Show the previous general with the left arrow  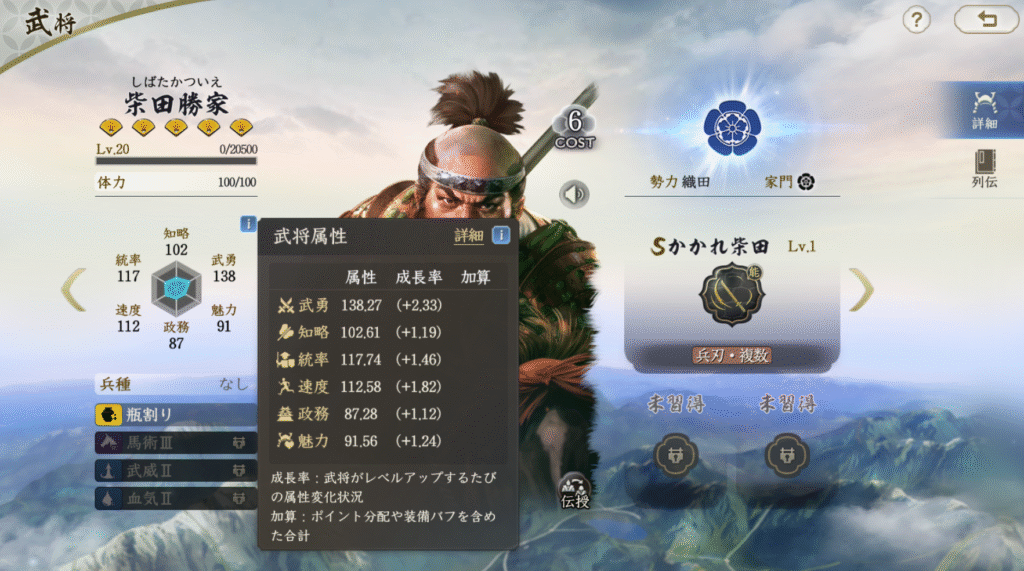point(73,289)
